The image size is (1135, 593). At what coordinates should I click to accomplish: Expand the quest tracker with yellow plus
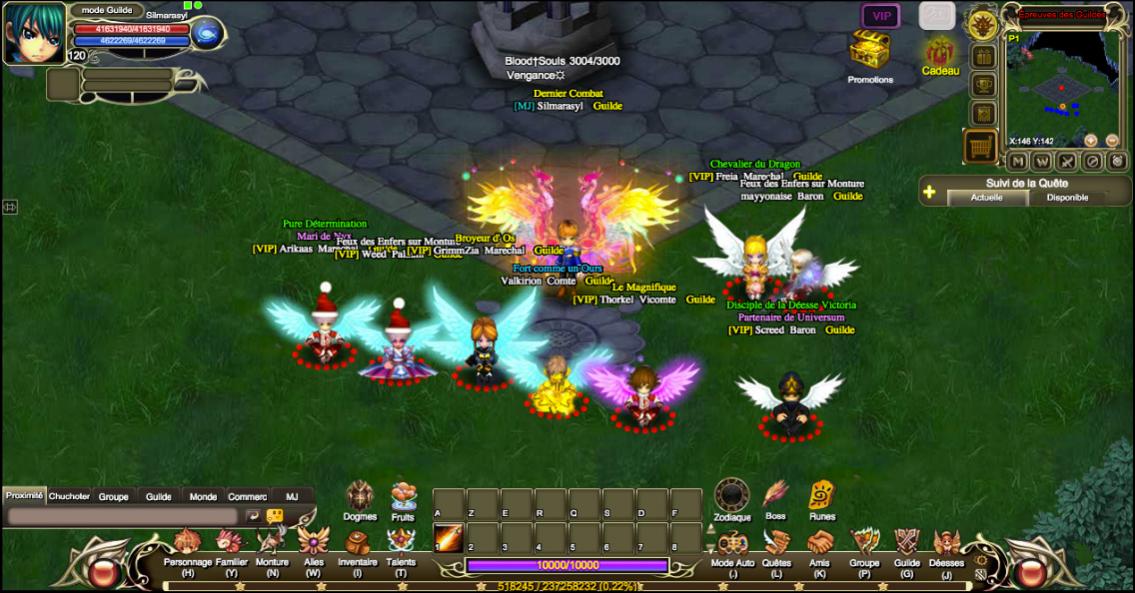tap(930, 191)
